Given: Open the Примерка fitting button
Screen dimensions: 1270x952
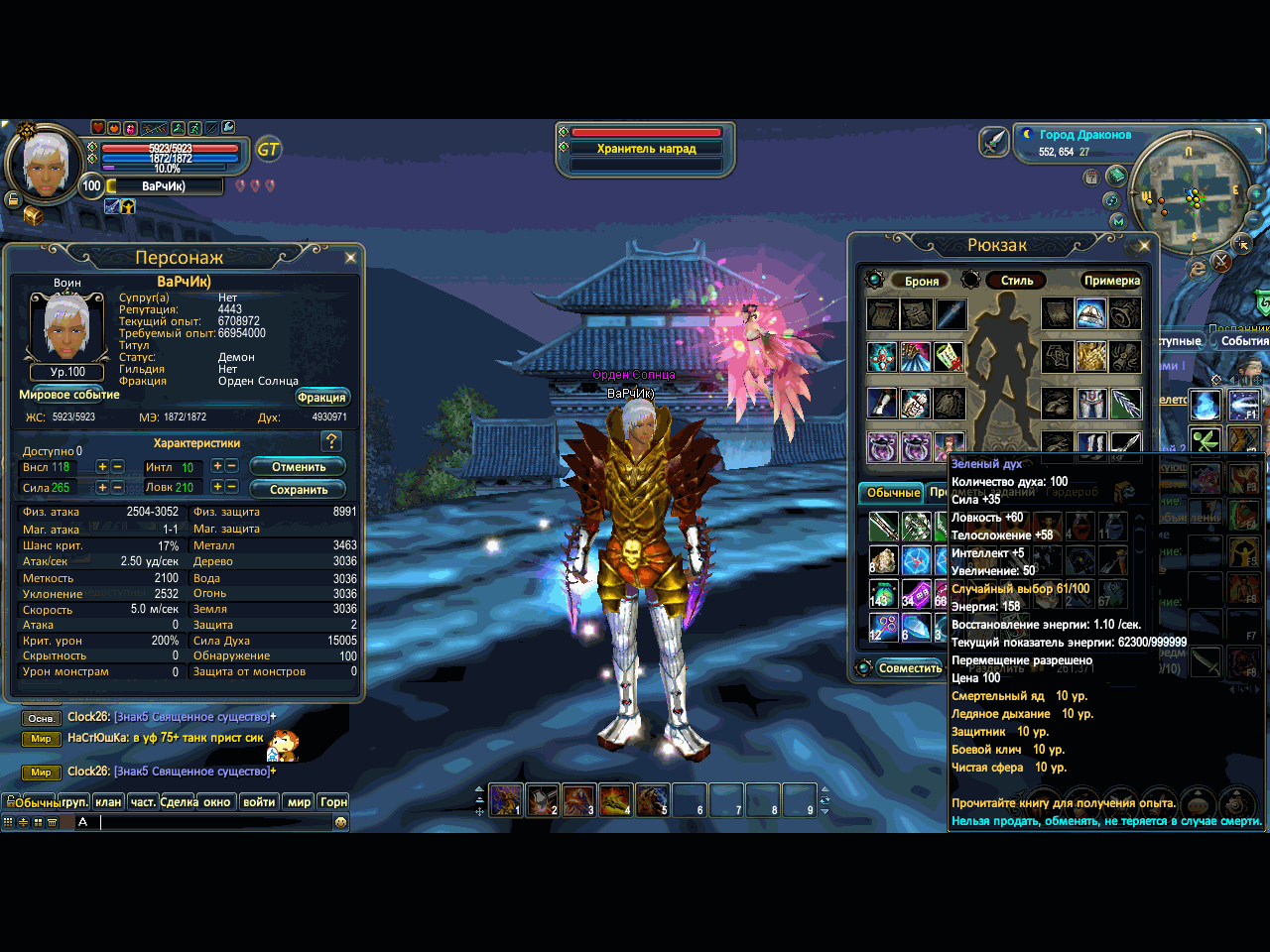Looking at the screenshot, I should pyautogui.click(x=1111, y=281).
